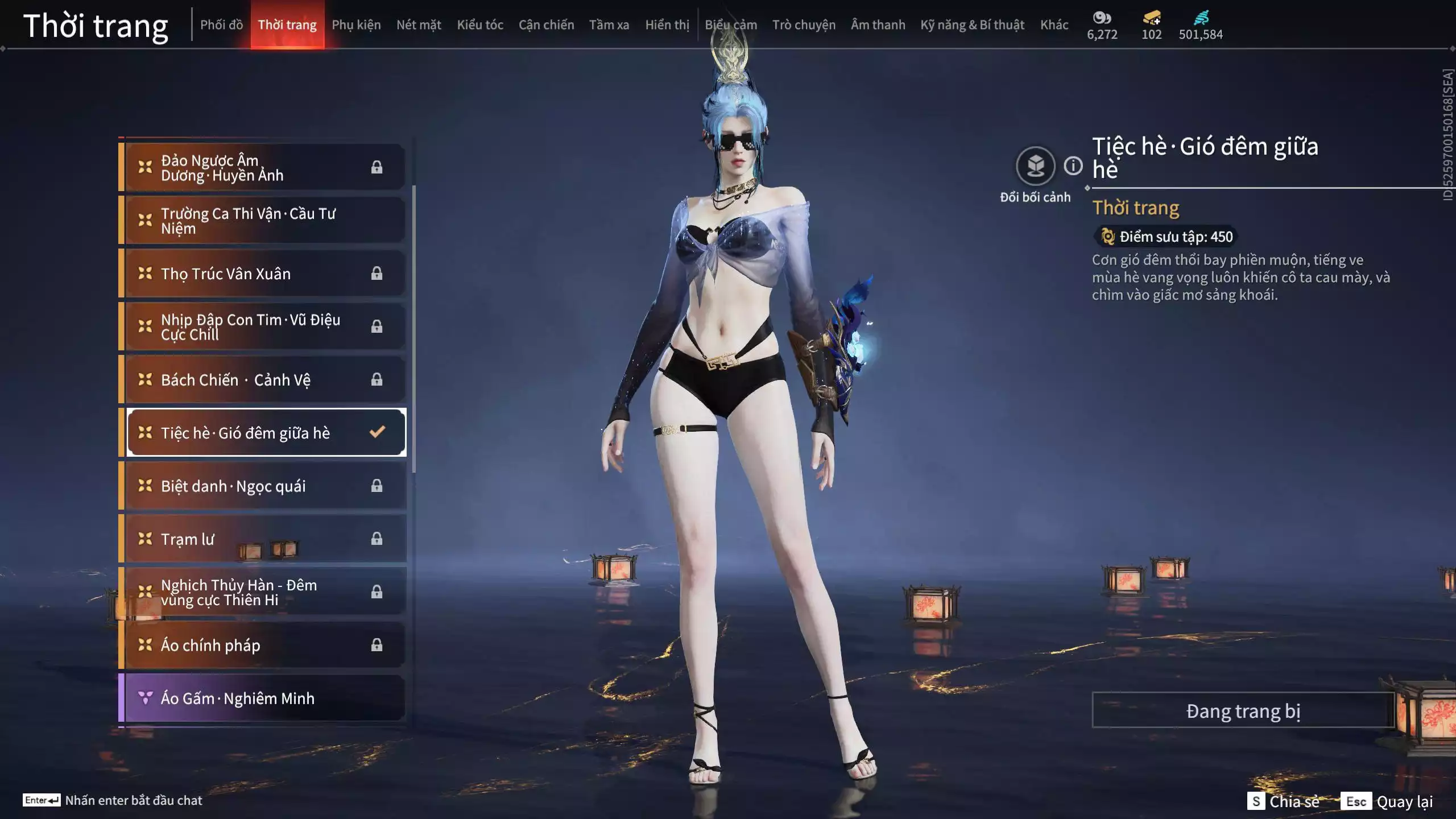This screenshot has height=819, width=1456.
Task: Open the Phụ kiện tab
Action: [356, 25]
